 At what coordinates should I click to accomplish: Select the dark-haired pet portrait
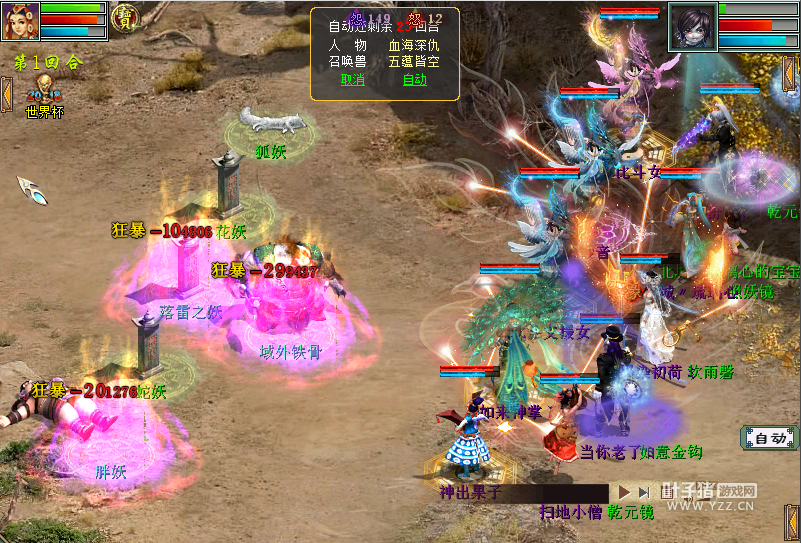pos(692,26)
